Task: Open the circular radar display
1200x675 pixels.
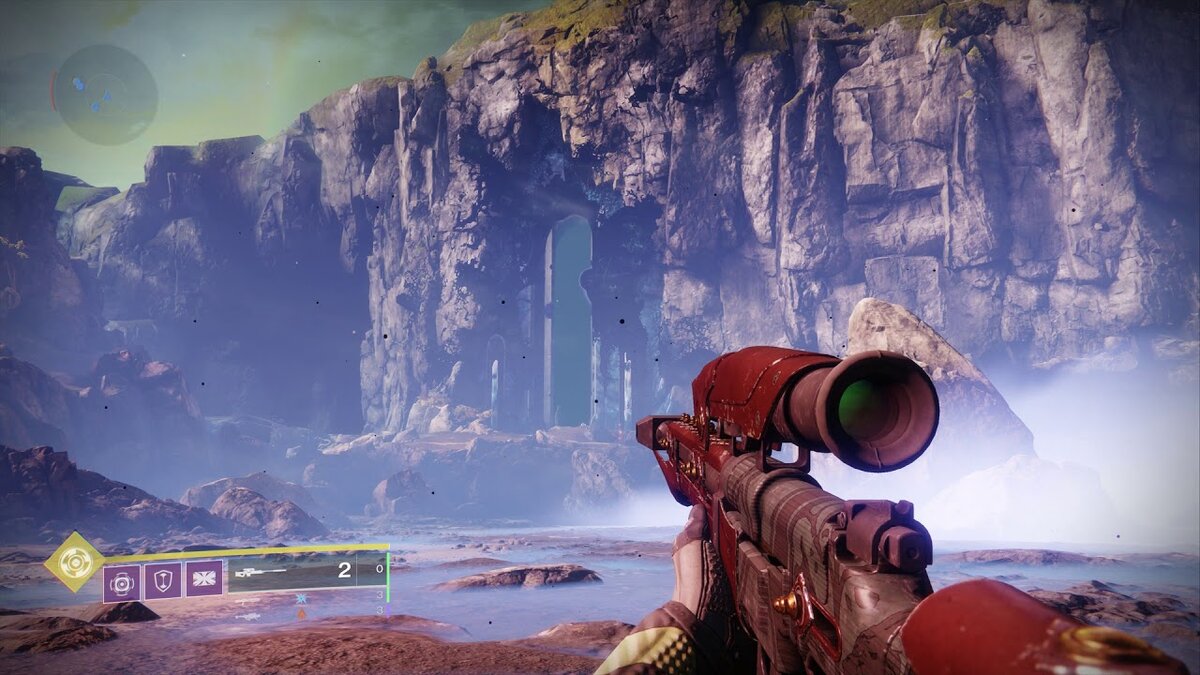Action: pos(105,95)
